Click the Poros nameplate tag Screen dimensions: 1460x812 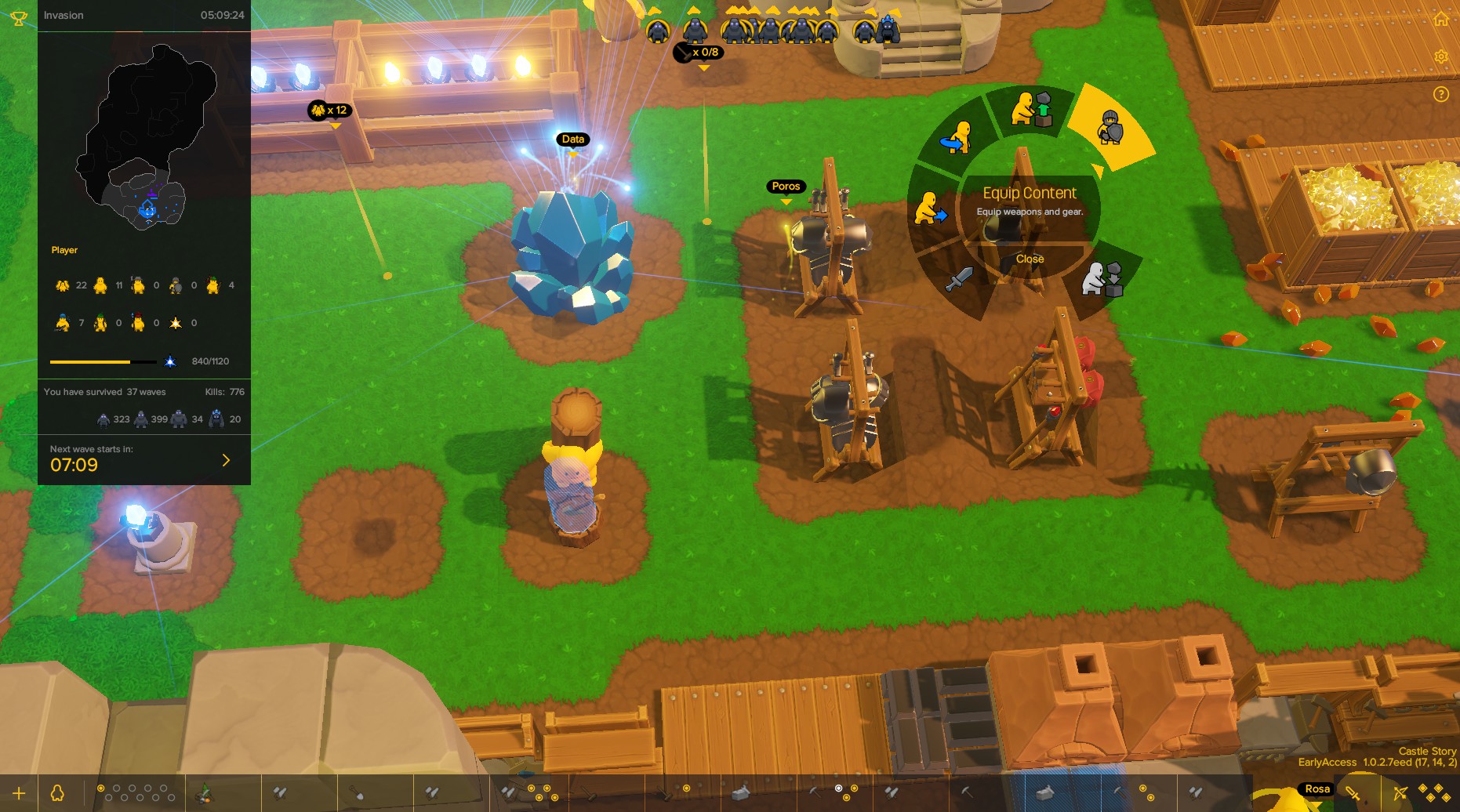click(785, 187)
